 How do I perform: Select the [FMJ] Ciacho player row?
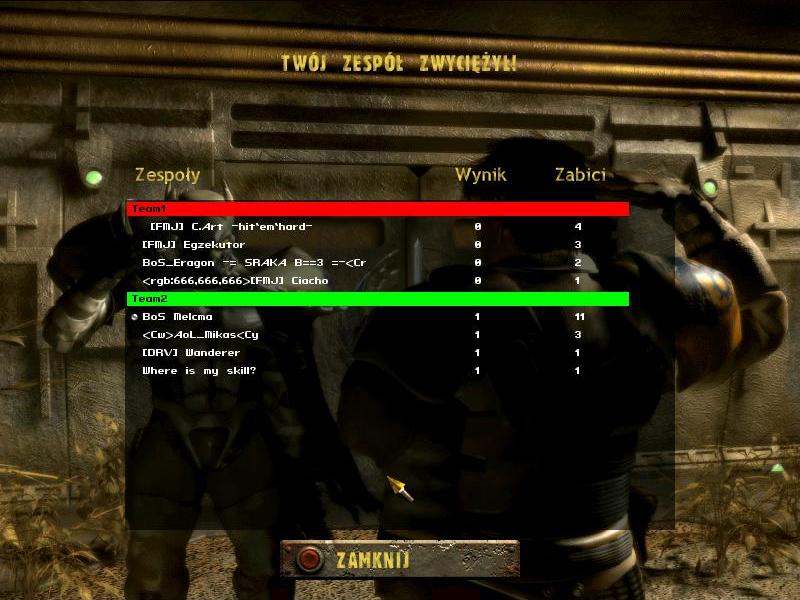pyautogui.click(x=236, y=281)
